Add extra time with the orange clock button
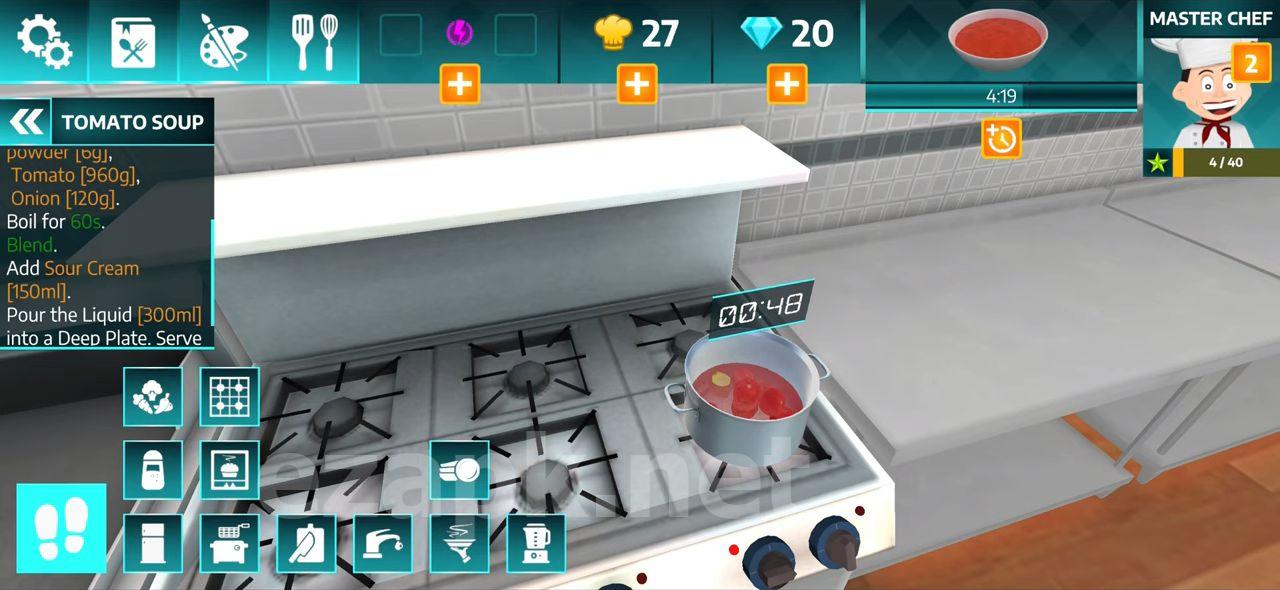 pos(1000,138)
